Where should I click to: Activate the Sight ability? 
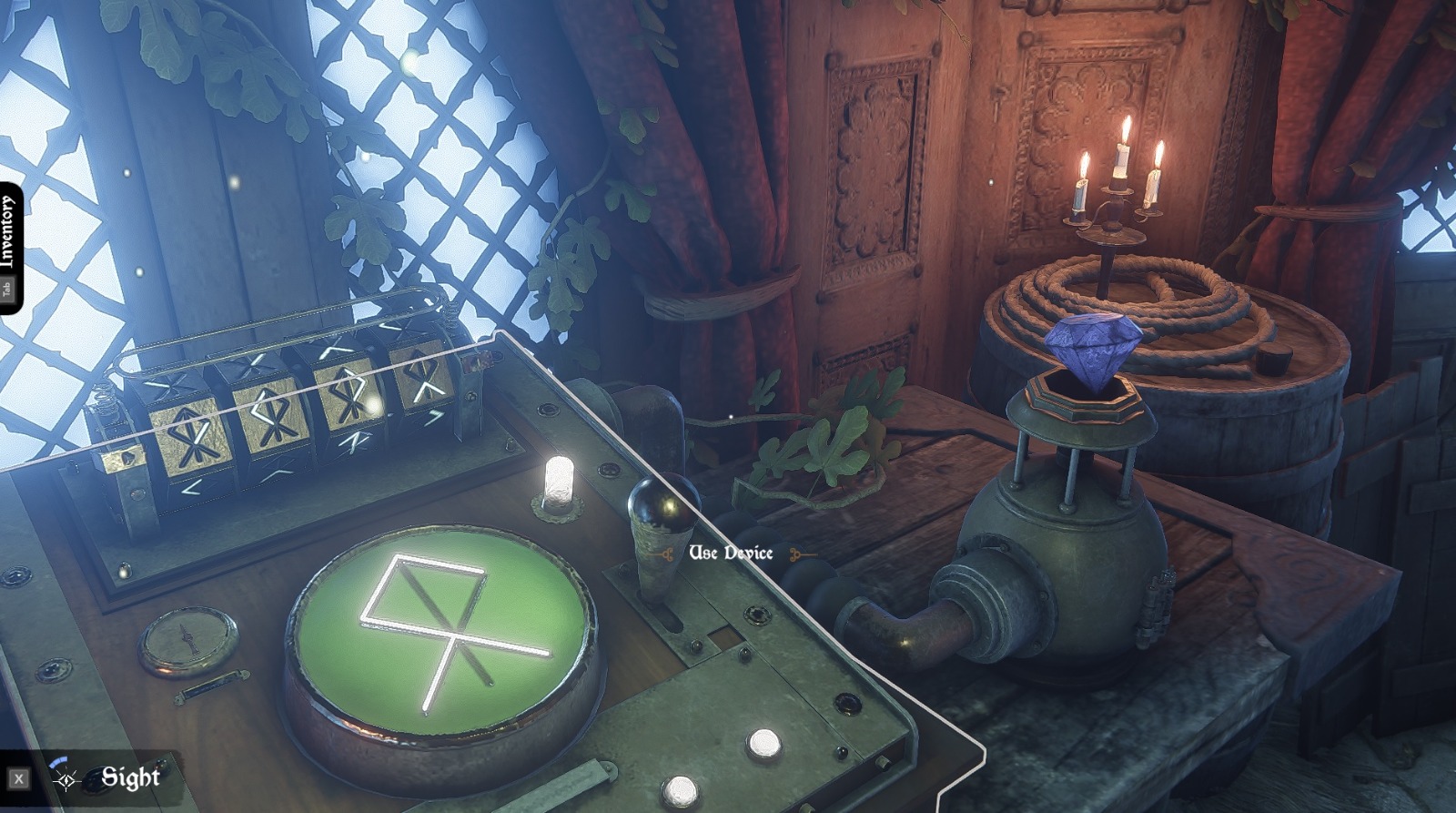coord(130,779)
